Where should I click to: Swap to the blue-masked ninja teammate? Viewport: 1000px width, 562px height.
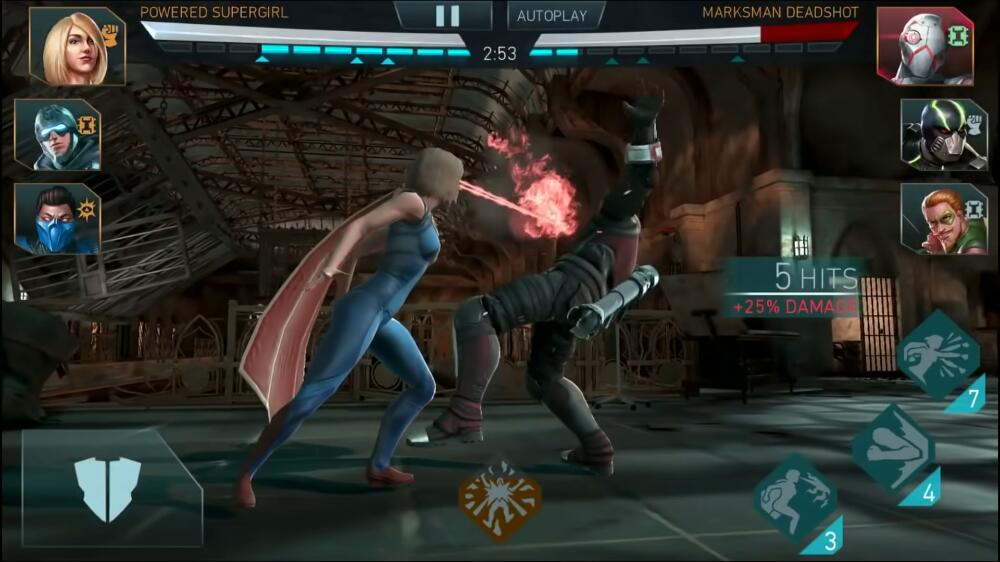point(57,219)
